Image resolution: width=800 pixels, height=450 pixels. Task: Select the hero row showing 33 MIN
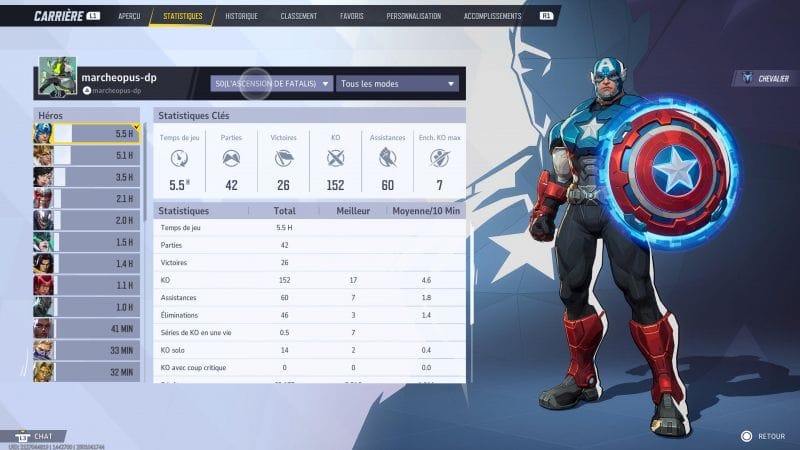click(x=86, y=350)
